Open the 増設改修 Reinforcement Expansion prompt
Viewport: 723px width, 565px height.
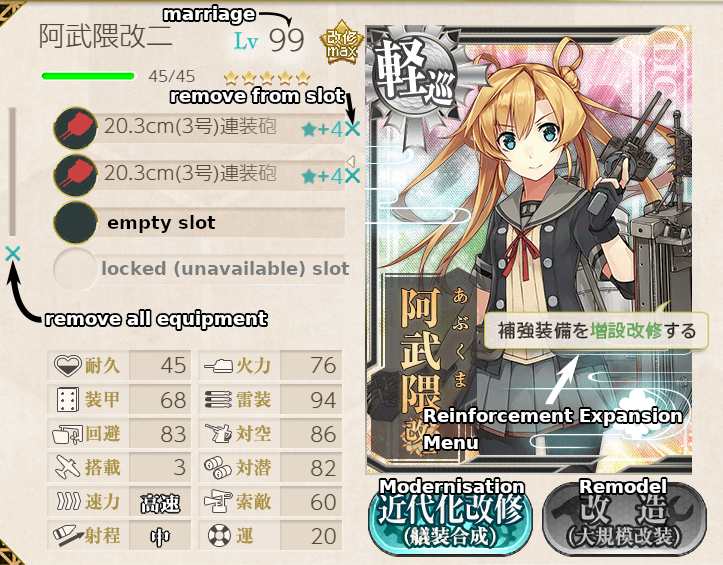589,331
